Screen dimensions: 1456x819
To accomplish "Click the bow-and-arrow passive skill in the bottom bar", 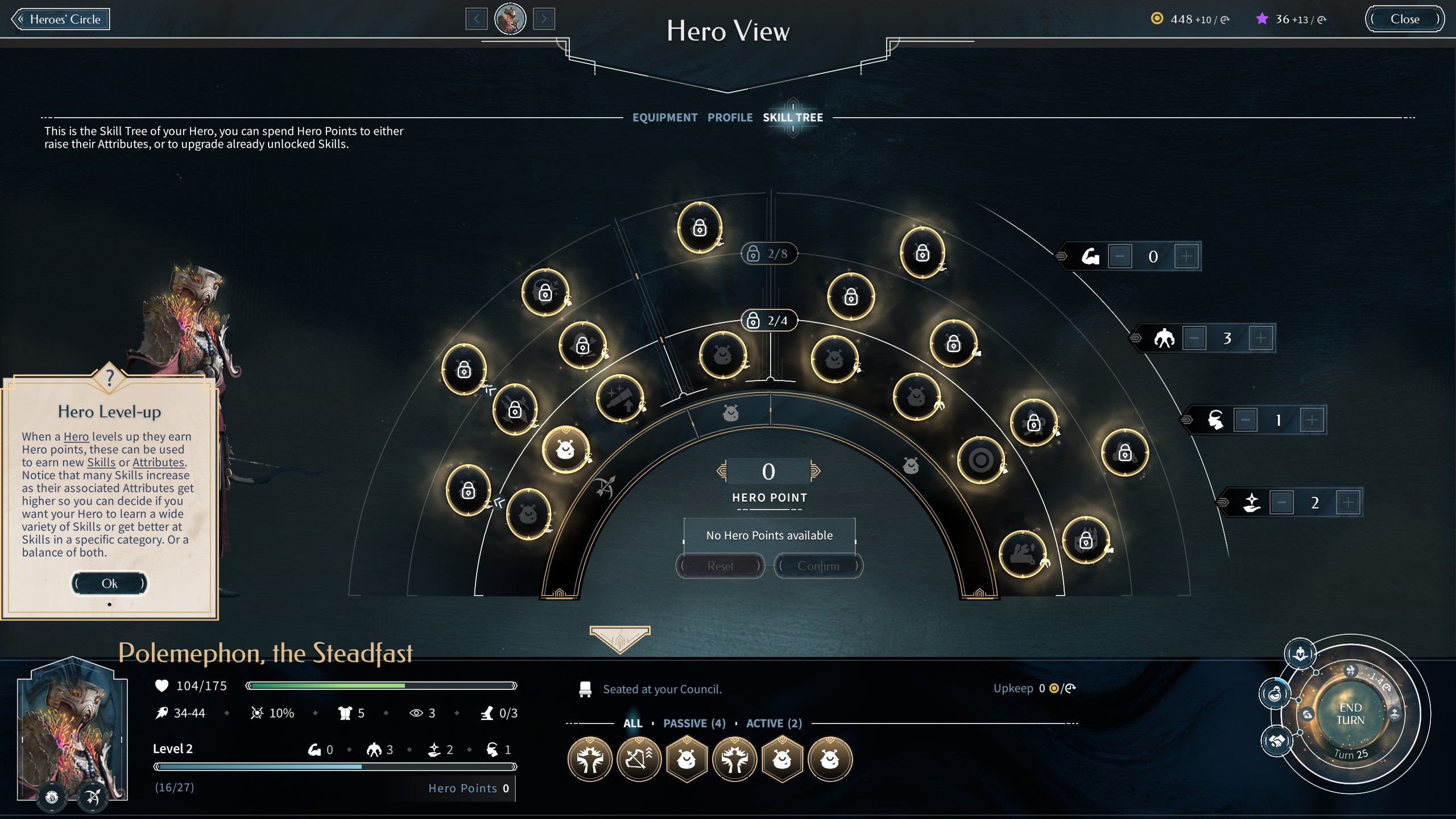I will [638, 759].
